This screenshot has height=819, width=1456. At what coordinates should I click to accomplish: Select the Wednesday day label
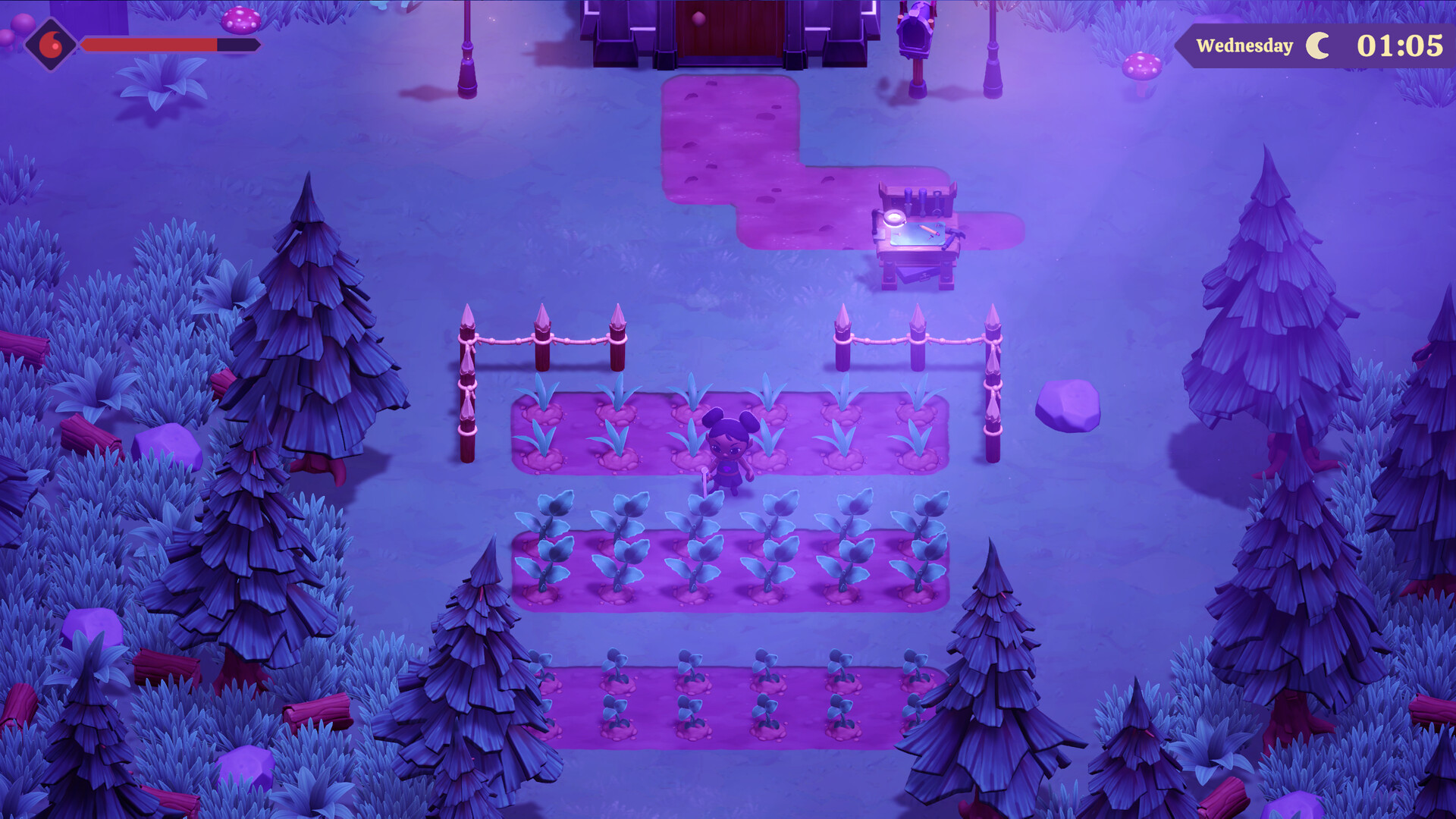[1245, 45]
